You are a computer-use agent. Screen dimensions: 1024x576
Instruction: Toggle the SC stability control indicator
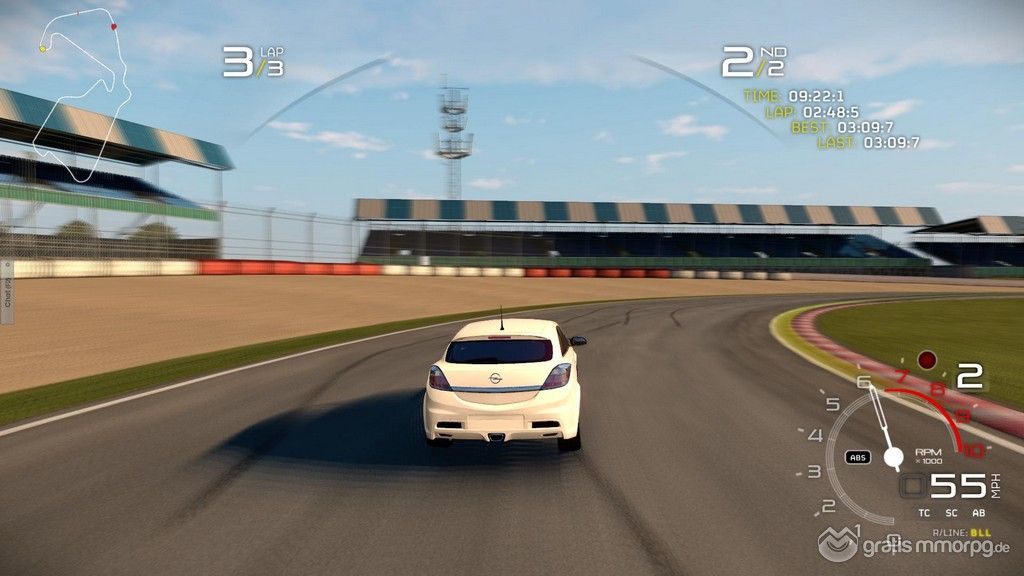coord(951,514)
